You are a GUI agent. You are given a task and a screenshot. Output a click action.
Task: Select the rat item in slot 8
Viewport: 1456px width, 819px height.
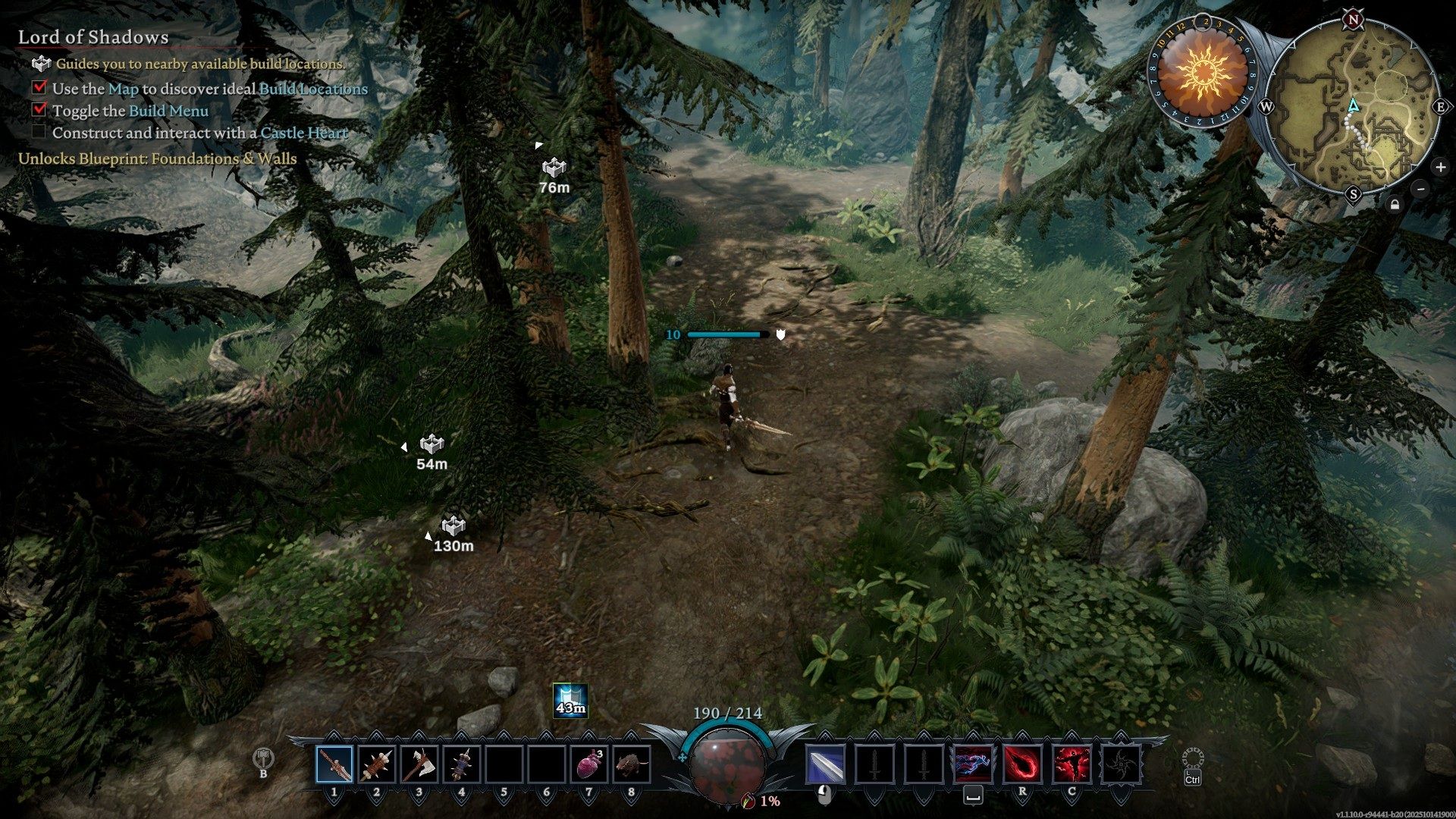coord(631,764)
